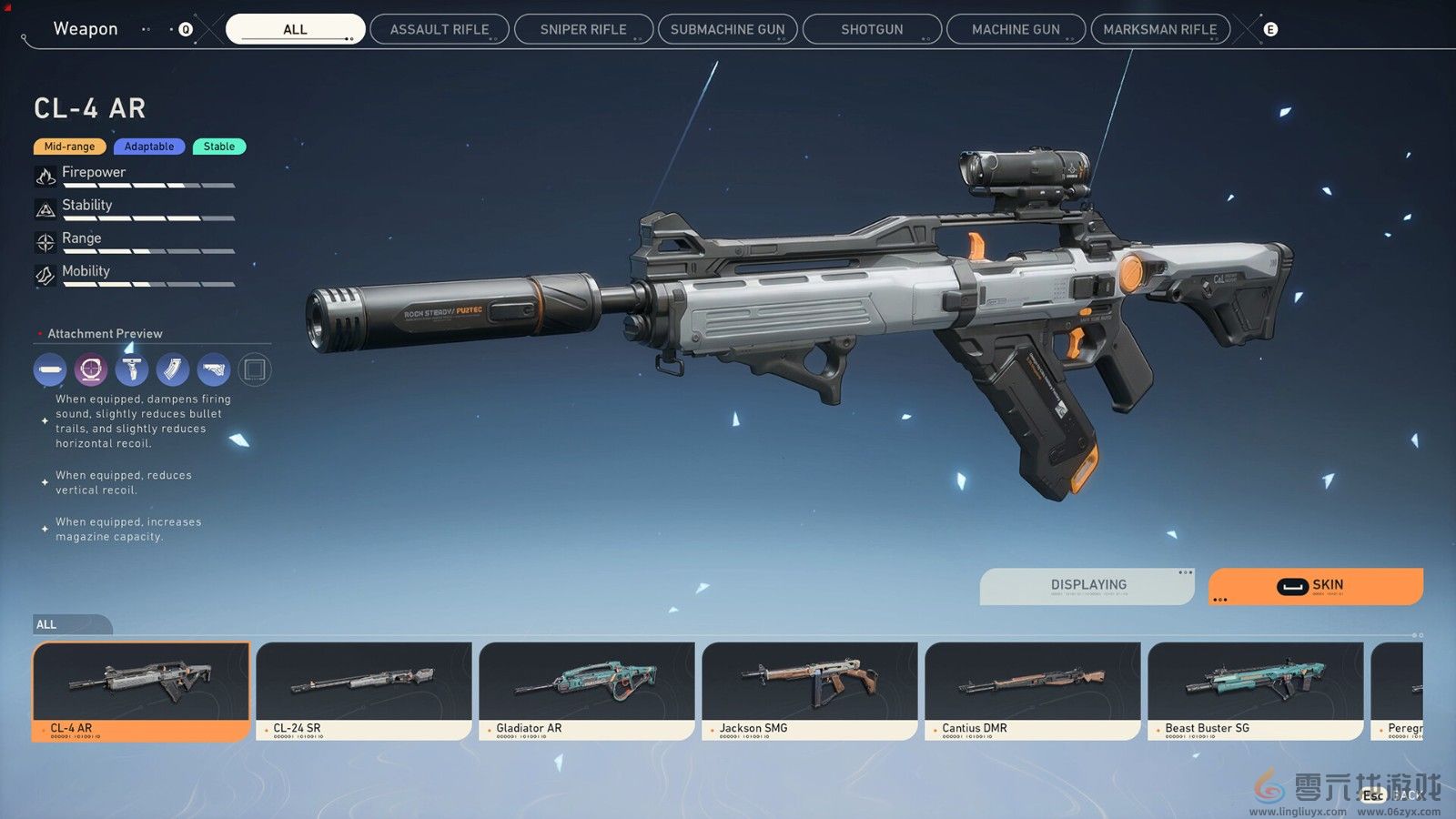The height and width of the screenshot is (819, 1456).
Task: Click the DISPLAYING button
Action: [1087, 586]
